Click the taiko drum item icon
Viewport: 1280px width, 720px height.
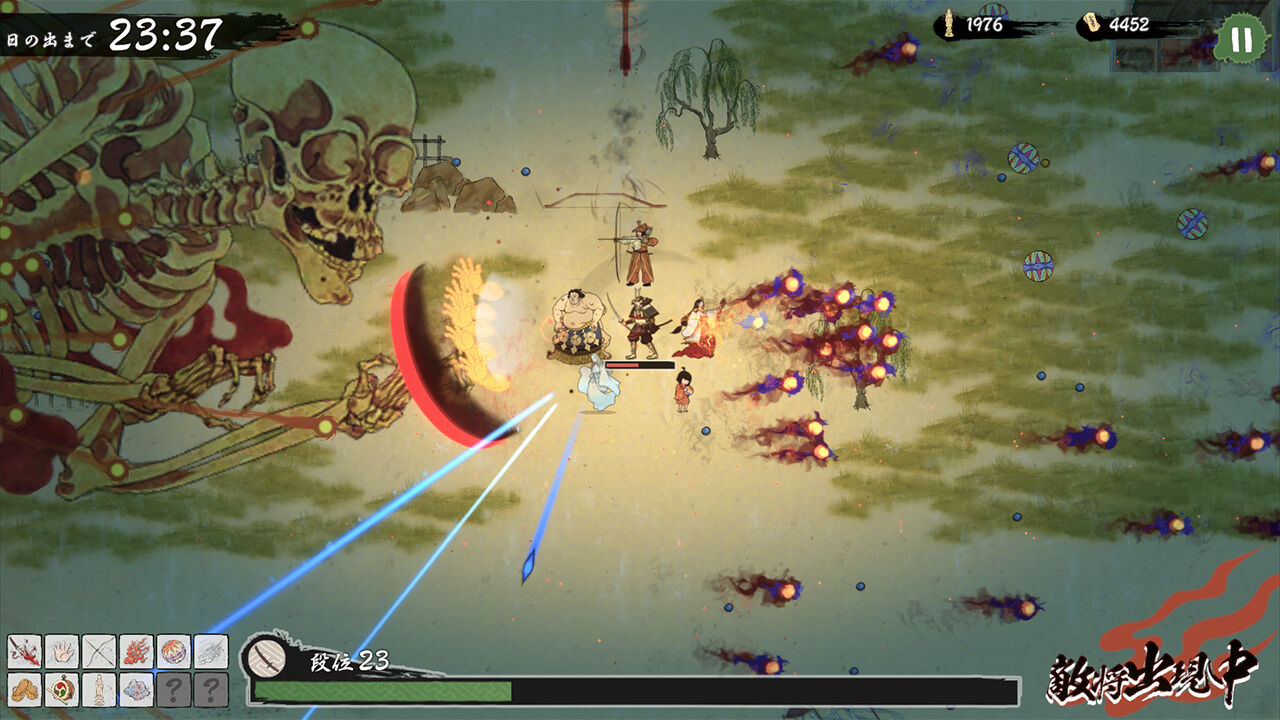[62, 690]
